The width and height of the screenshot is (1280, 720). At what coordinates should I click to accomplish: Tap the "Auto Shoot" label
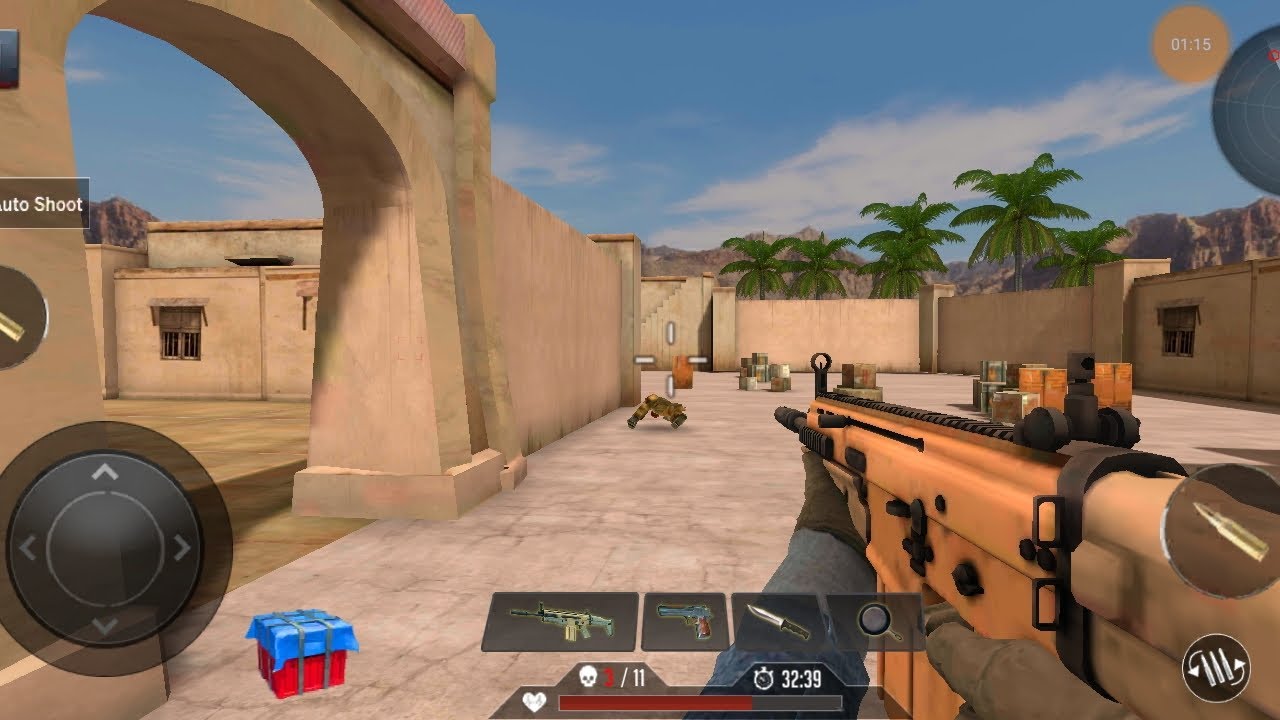(x=42, y=204)
